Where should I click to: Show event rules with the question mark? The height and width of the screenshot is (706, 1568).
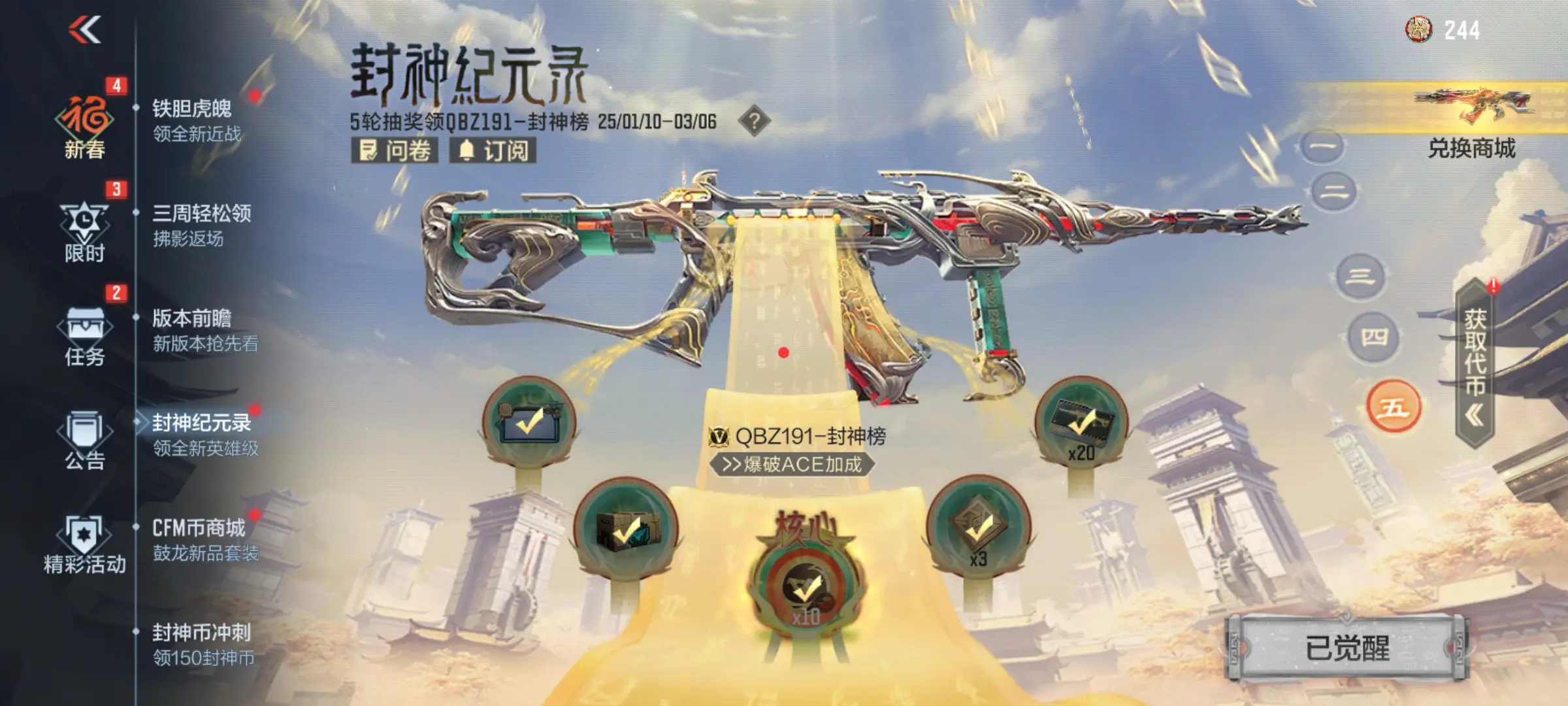[x=754, y=121]
